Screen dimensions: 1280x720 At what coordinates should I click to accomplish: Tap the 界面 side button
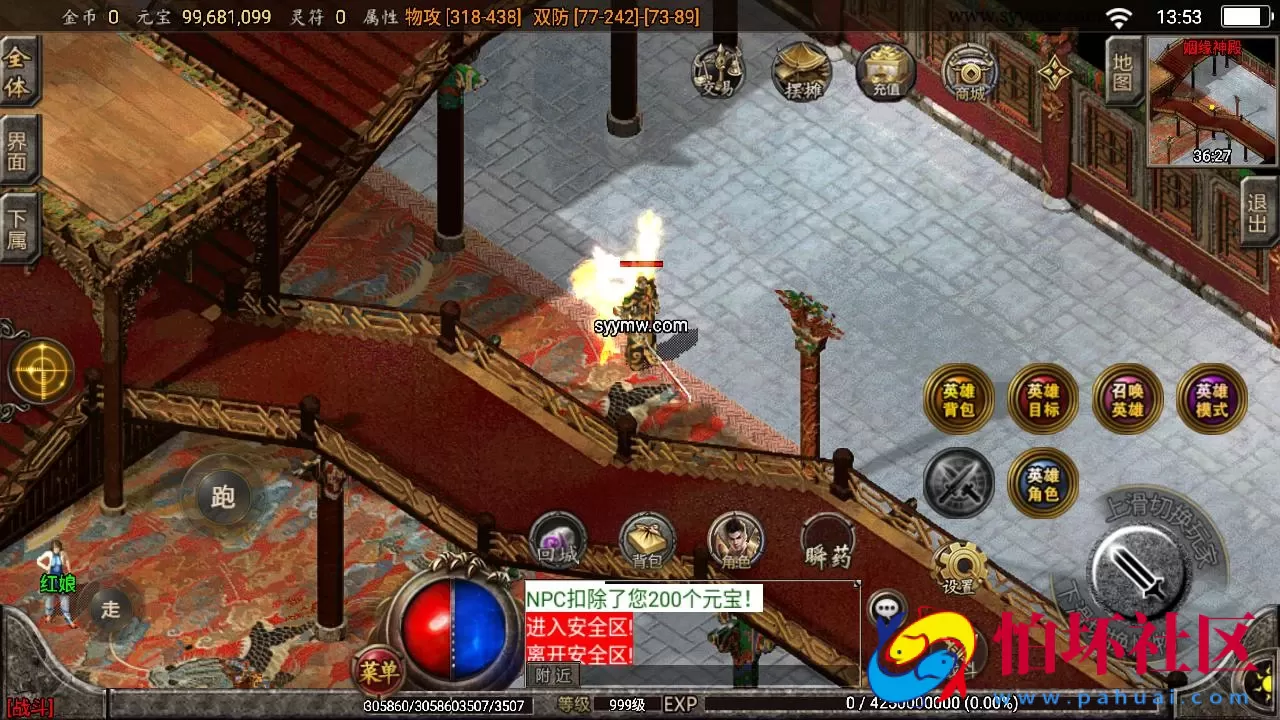click(x=18, y=150)
